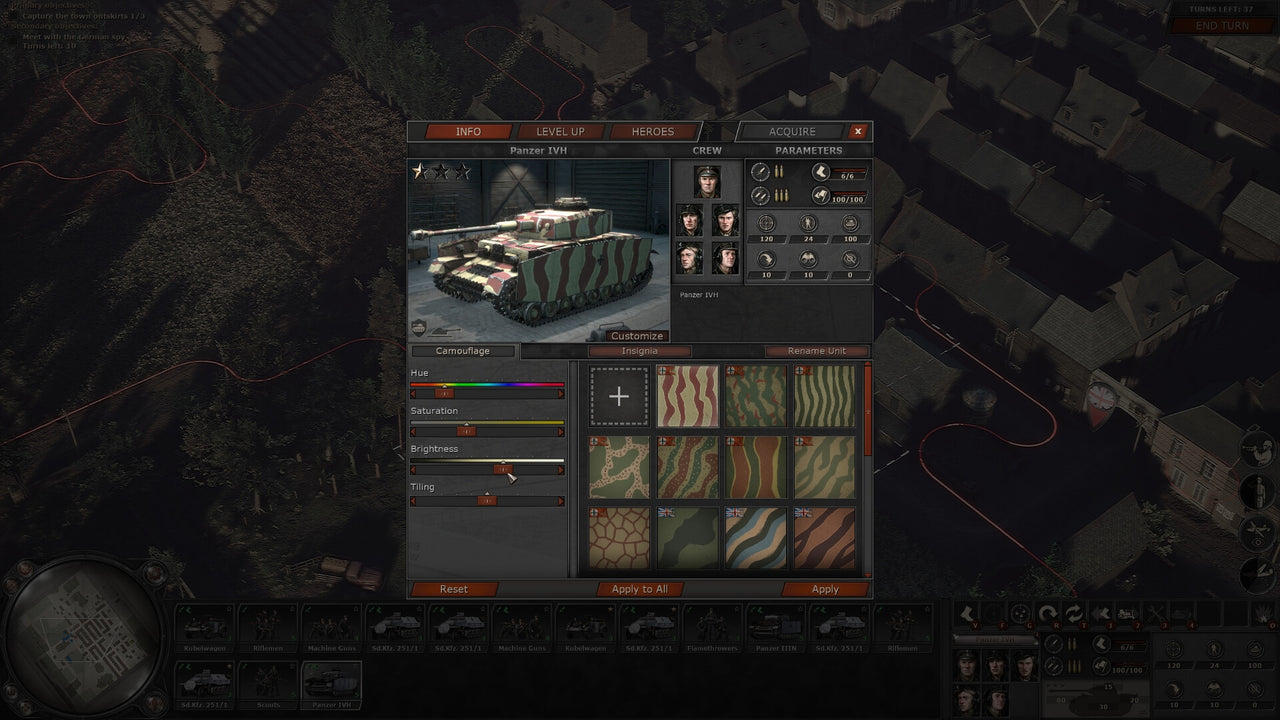Switch to the LEVEL UP tab
1280x720 pixels.
click(x=560, y=131)
